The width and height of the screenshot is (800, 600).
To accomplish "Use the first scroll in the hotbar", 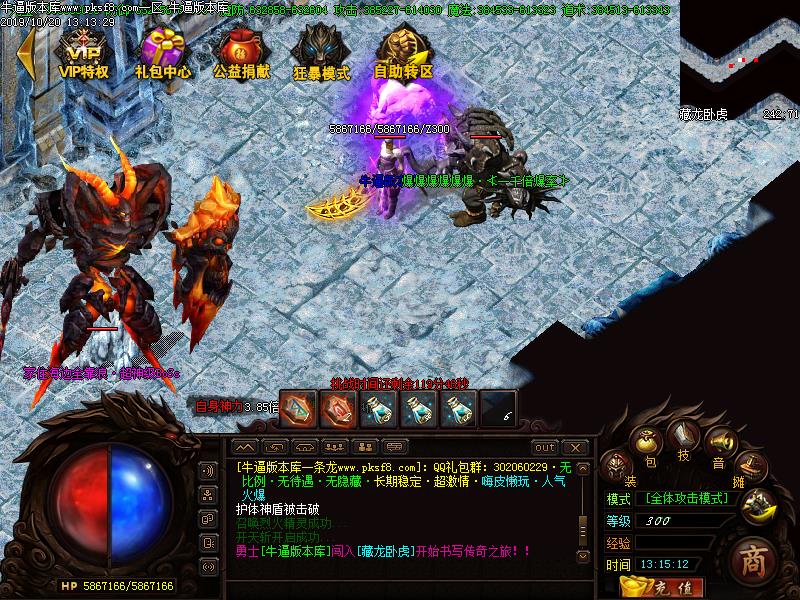I will click(x=297, y=407).
